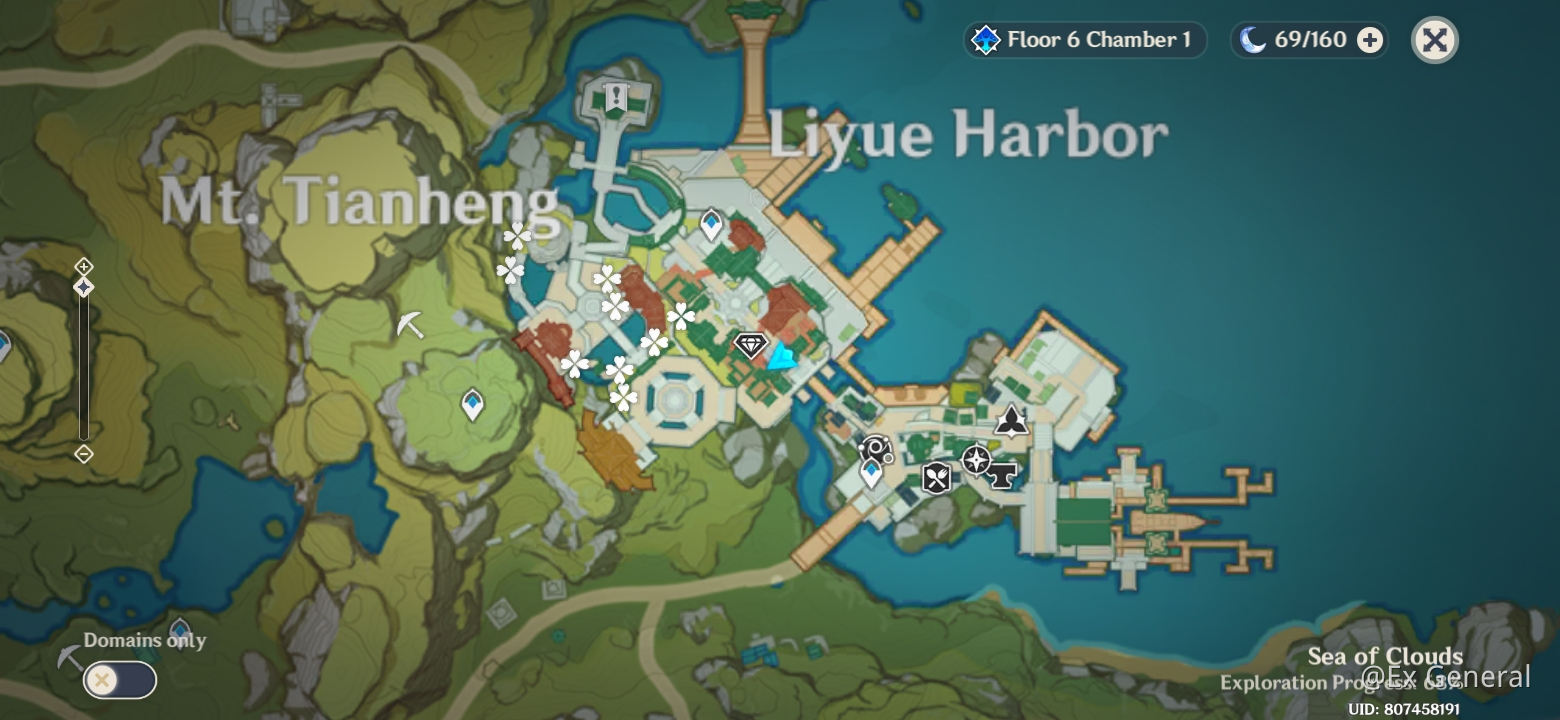The image size is (1560, 720).
Task: Open the Floor 6 Chamber 1 panel
Action: (1083, 41)
